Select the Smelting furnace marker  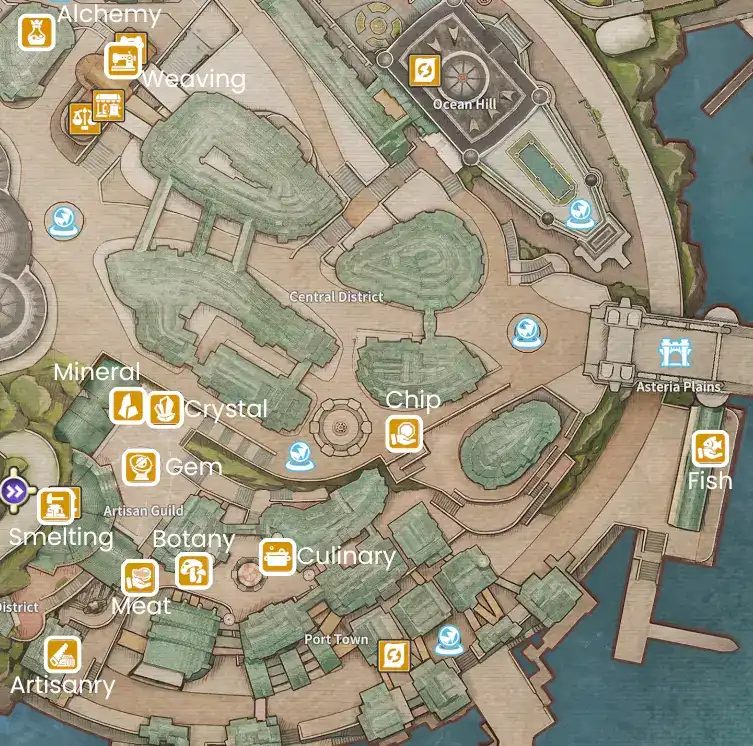57,505
